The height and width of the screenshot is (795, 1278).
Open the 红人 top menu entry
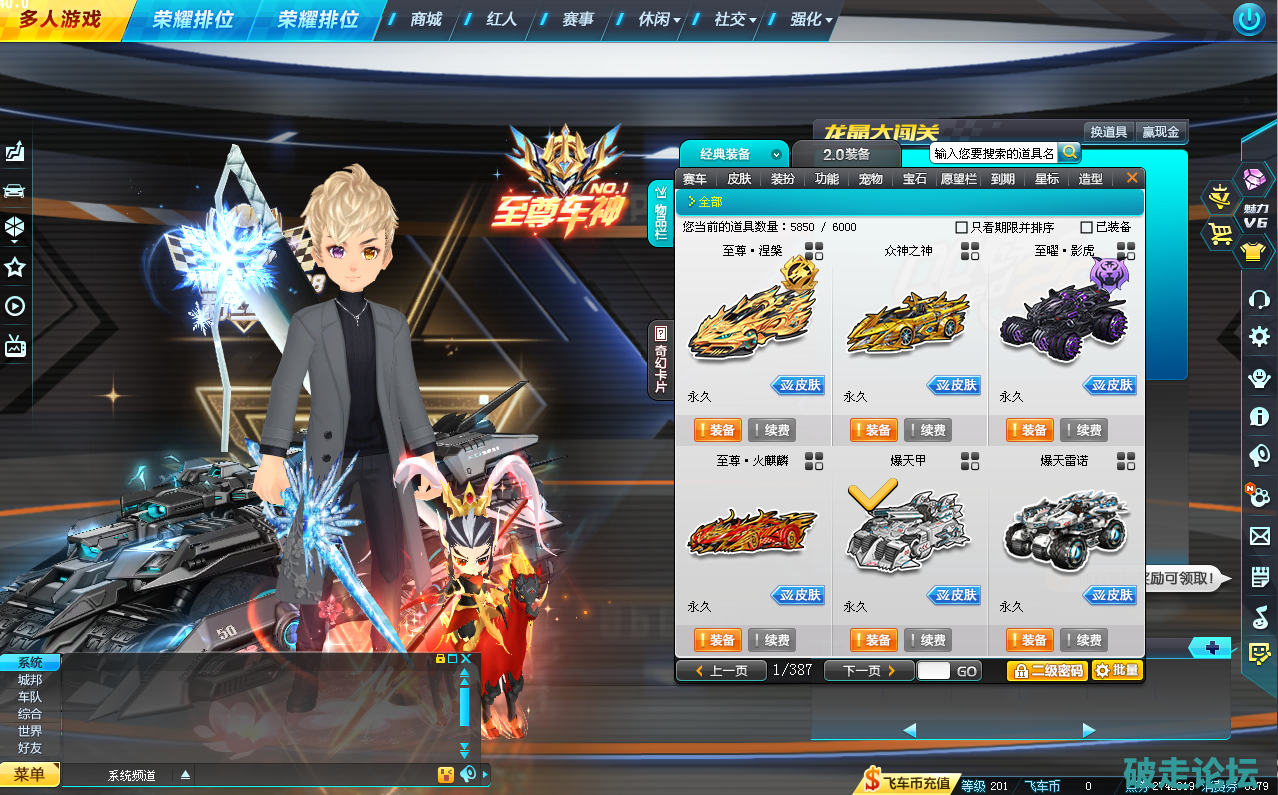click(501, 19)
